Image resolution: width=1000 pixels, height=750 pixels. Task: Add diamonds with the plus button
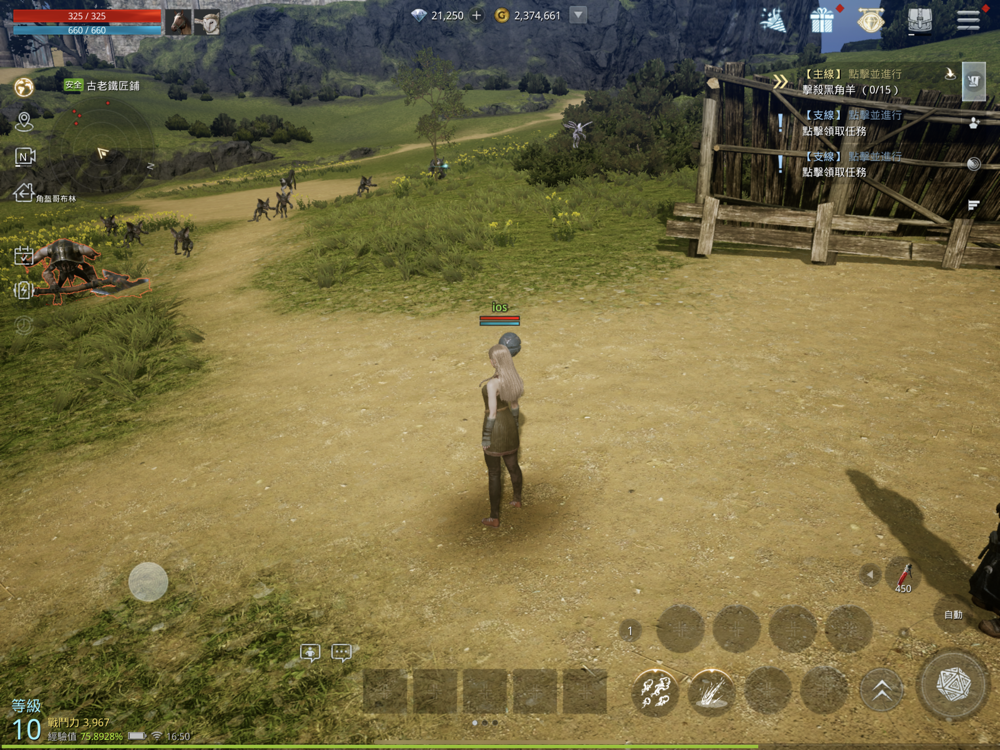(x=476, y=15)
